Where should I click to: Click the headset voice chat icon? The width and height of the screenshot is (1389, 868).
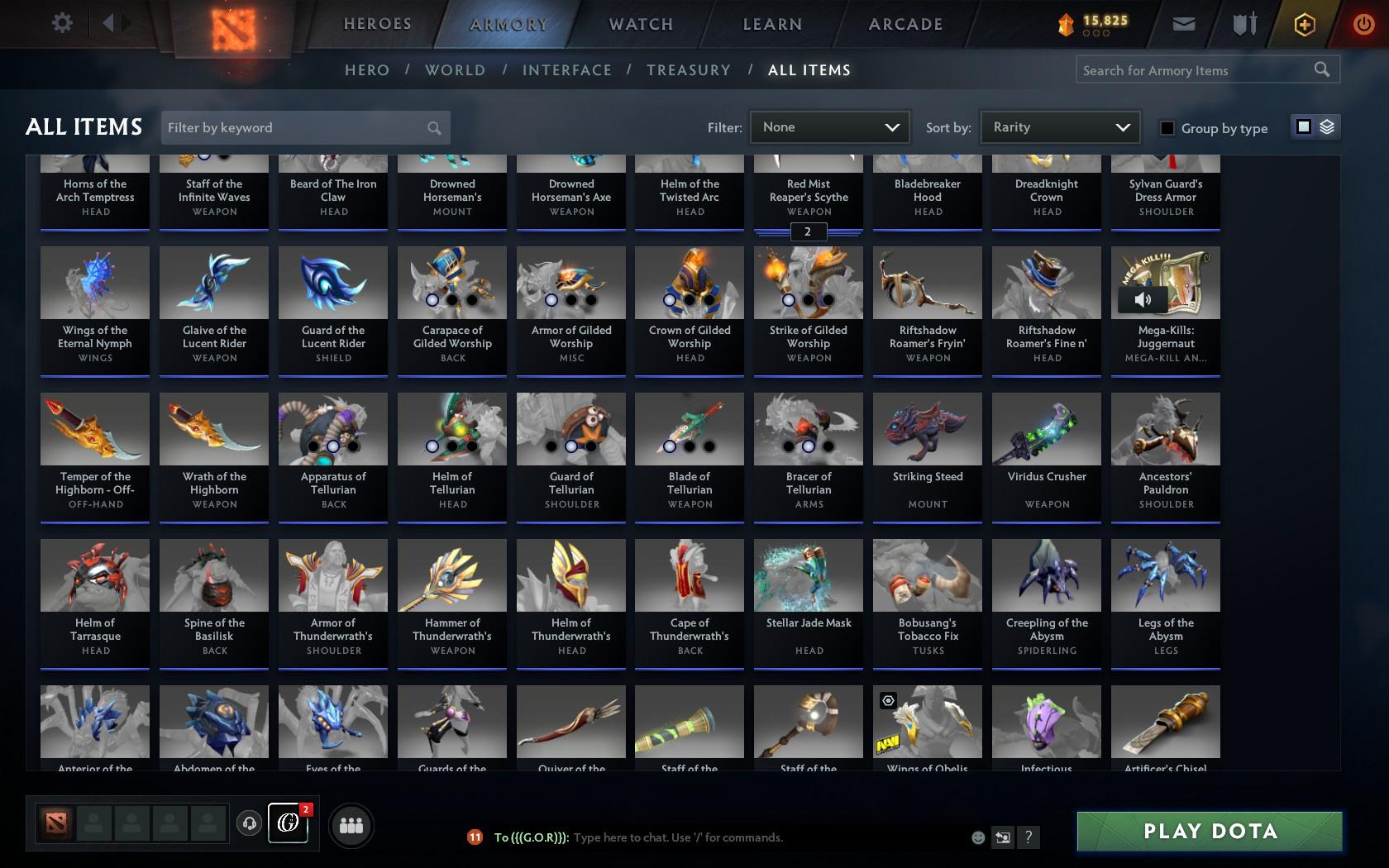250,824
